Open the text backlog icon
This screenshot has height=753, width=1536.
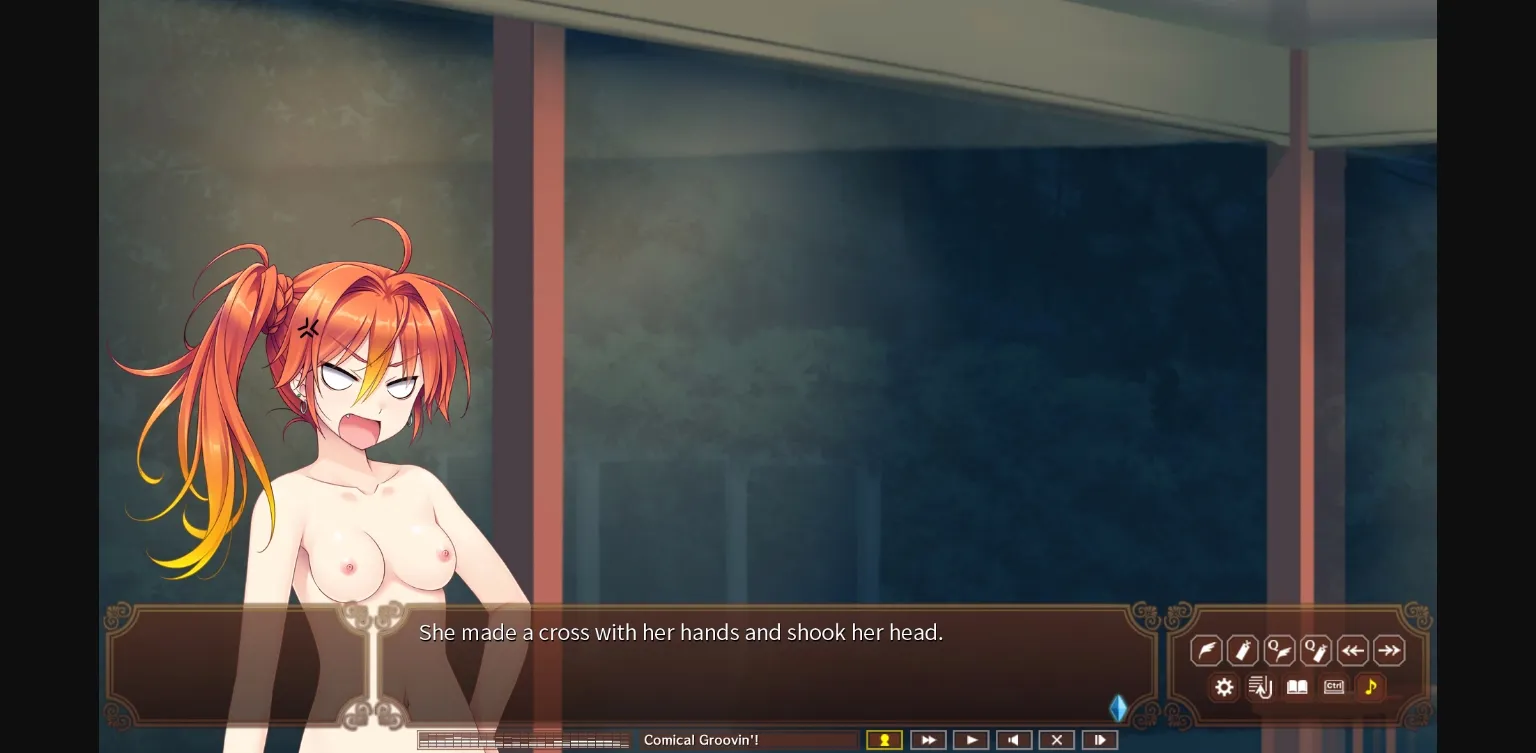click(x=1260, y=687)
